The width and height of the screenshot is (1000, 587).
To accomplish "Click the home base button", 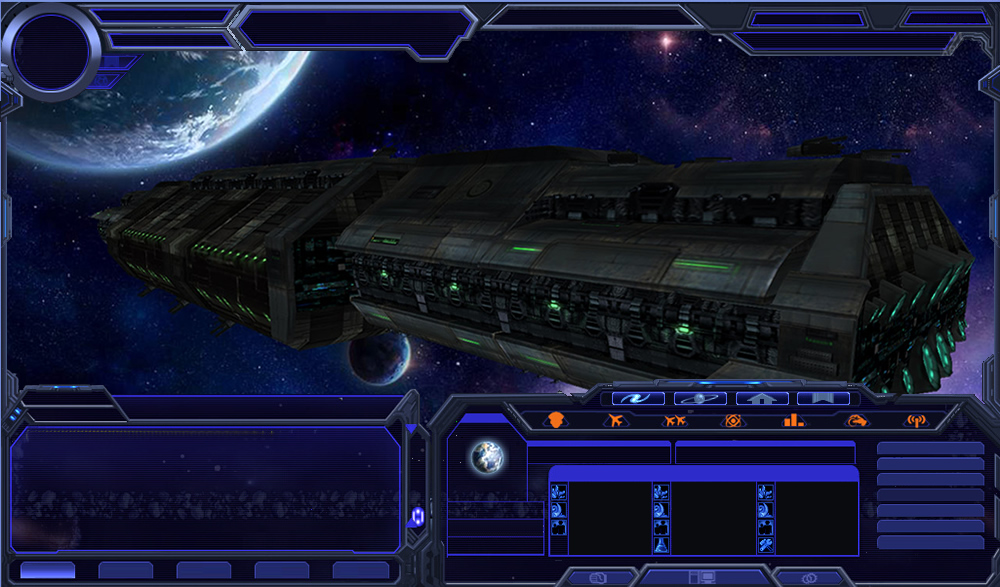I will coord(761,398).
